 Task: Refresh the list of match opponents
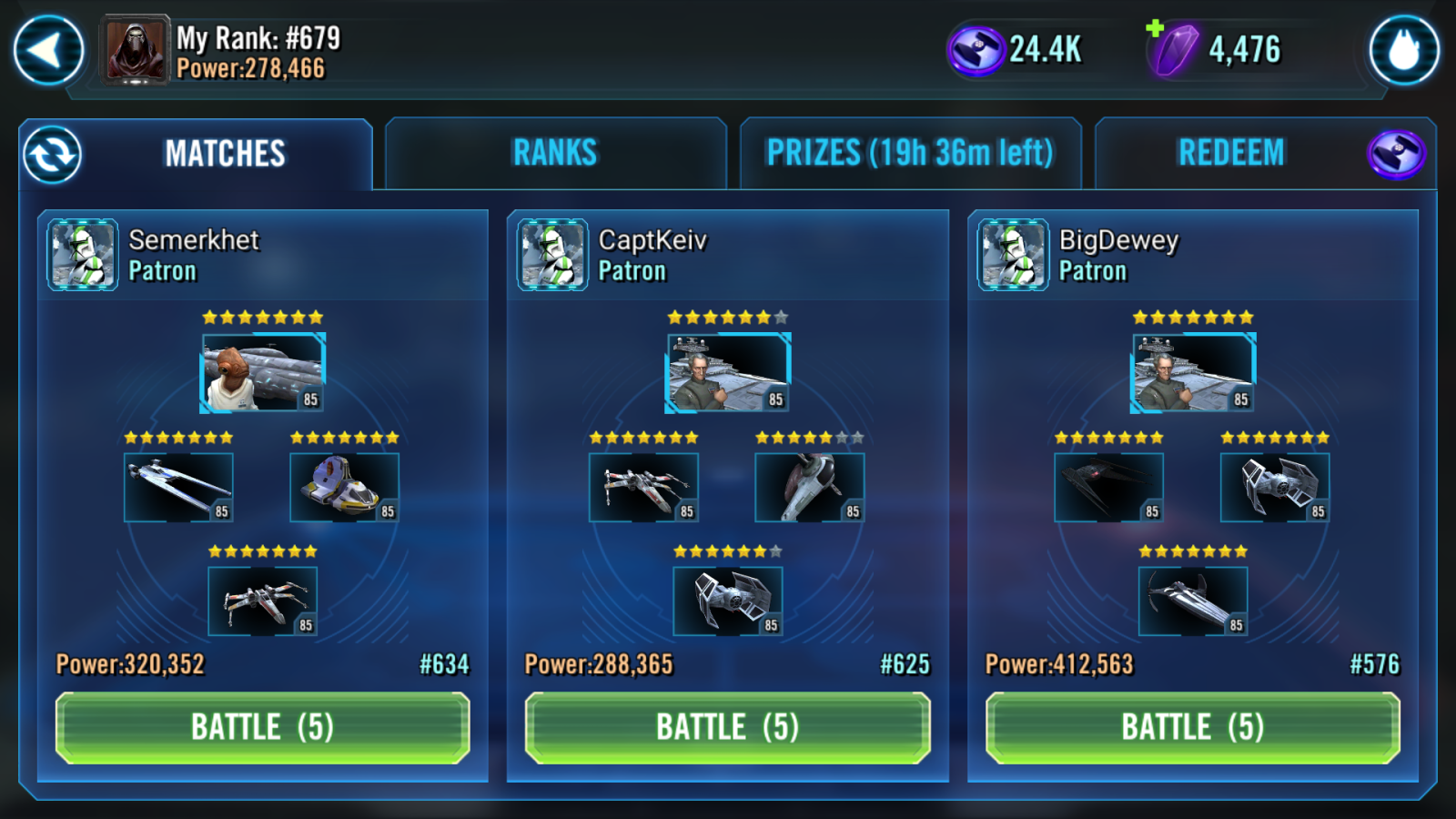tap(53, 155)
